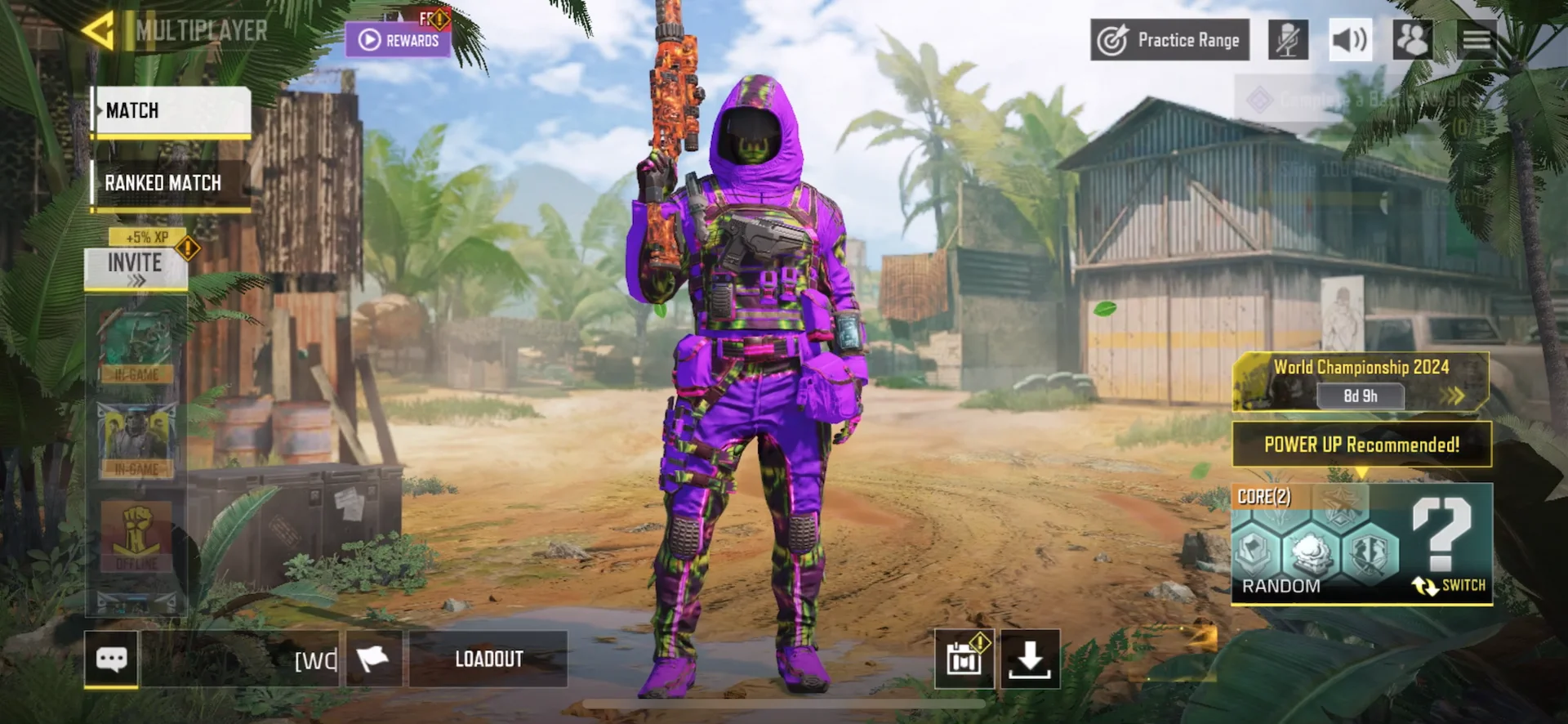The image size is (1568, 724).
Task: Open the Rewards button
Action: pyautogui.click(x=398, y=40)
